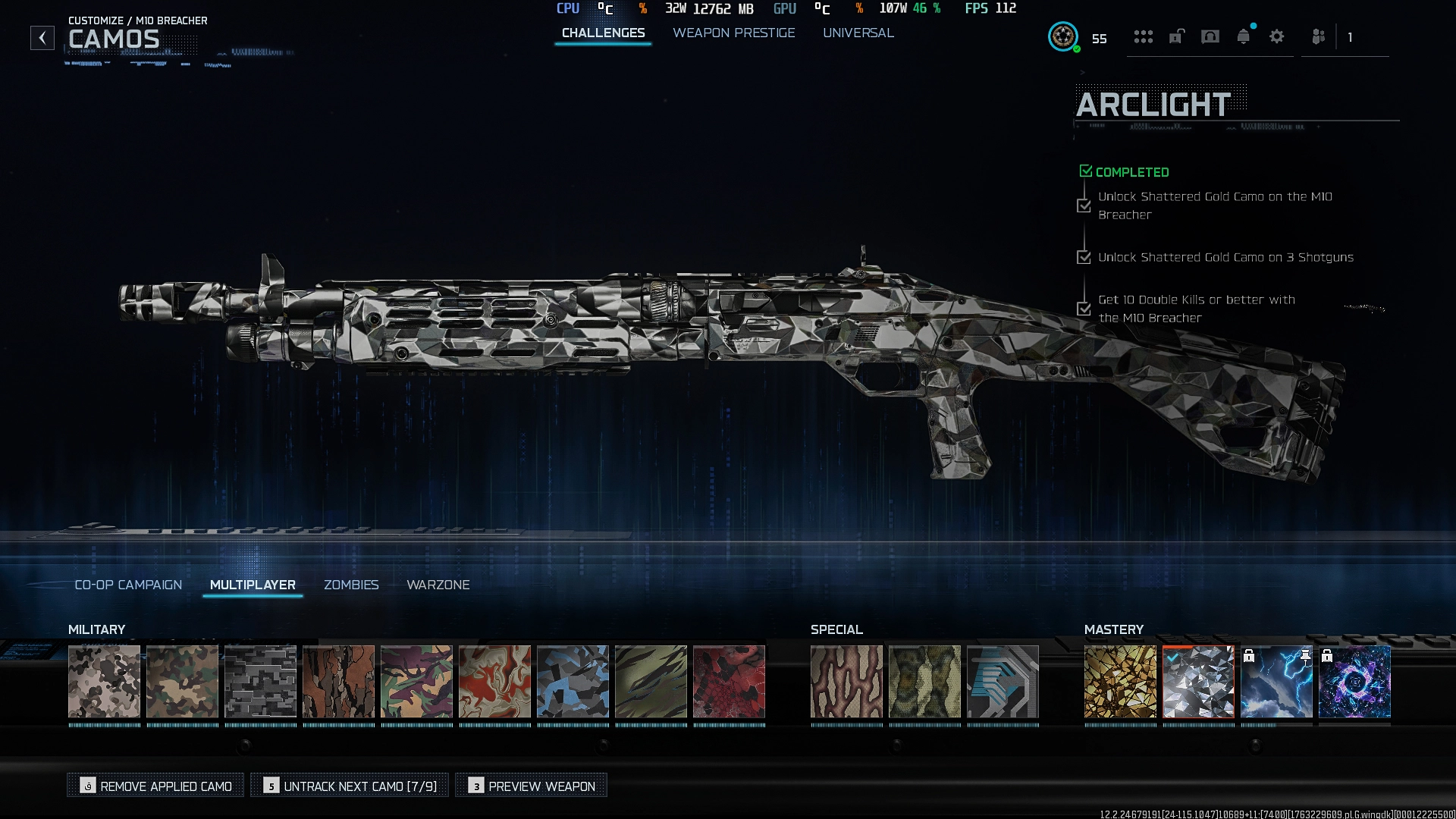Select the blue digital Military camo thumbnail

573,682
